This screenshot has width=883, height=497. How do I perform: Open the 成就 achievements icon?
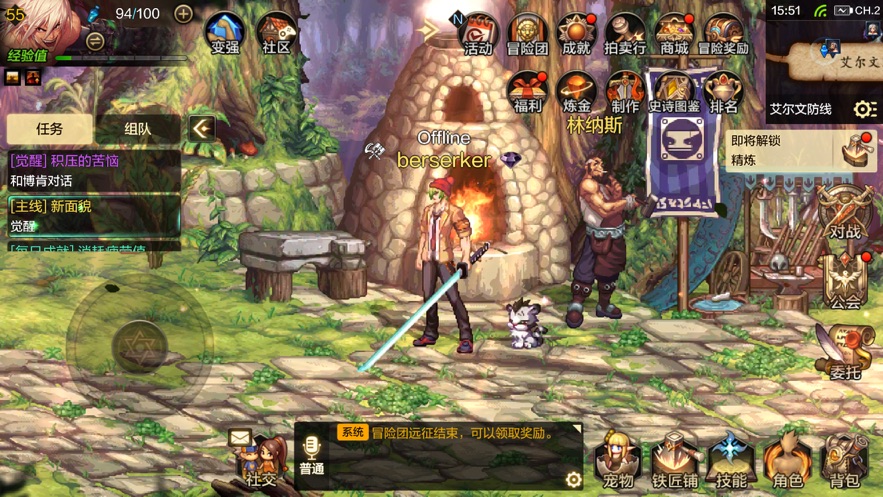[576, 33]
